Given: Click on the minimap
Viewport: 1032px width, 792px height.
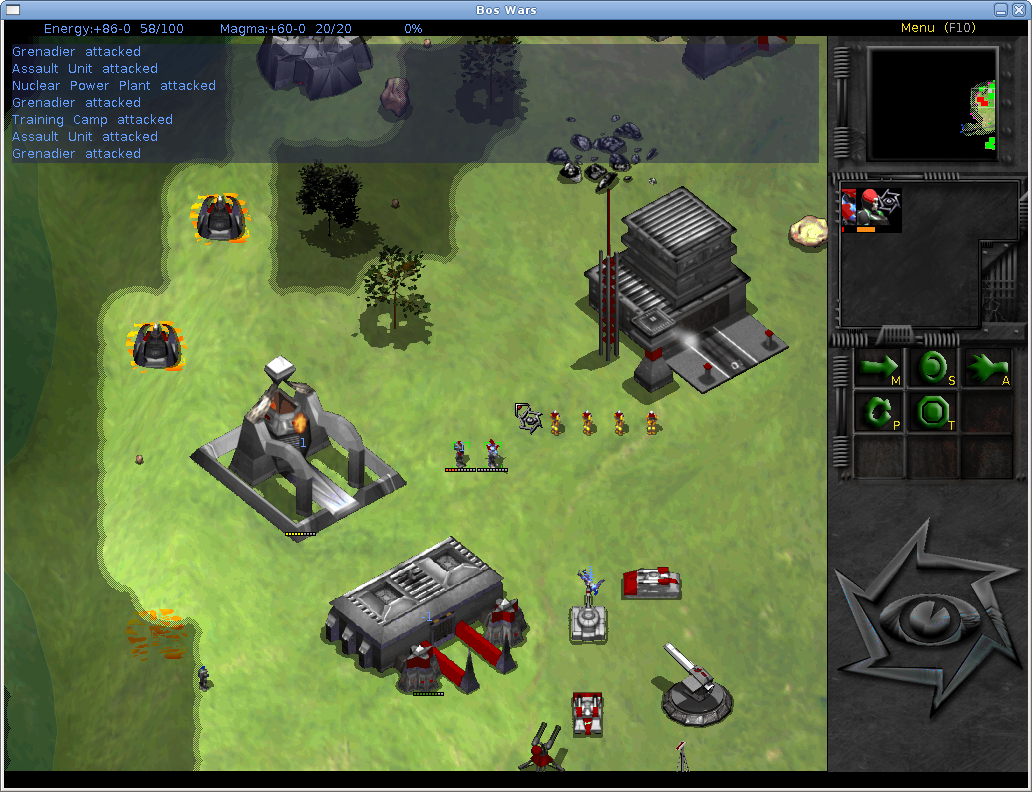Looking at the screenshot, I should click(932, 103).
